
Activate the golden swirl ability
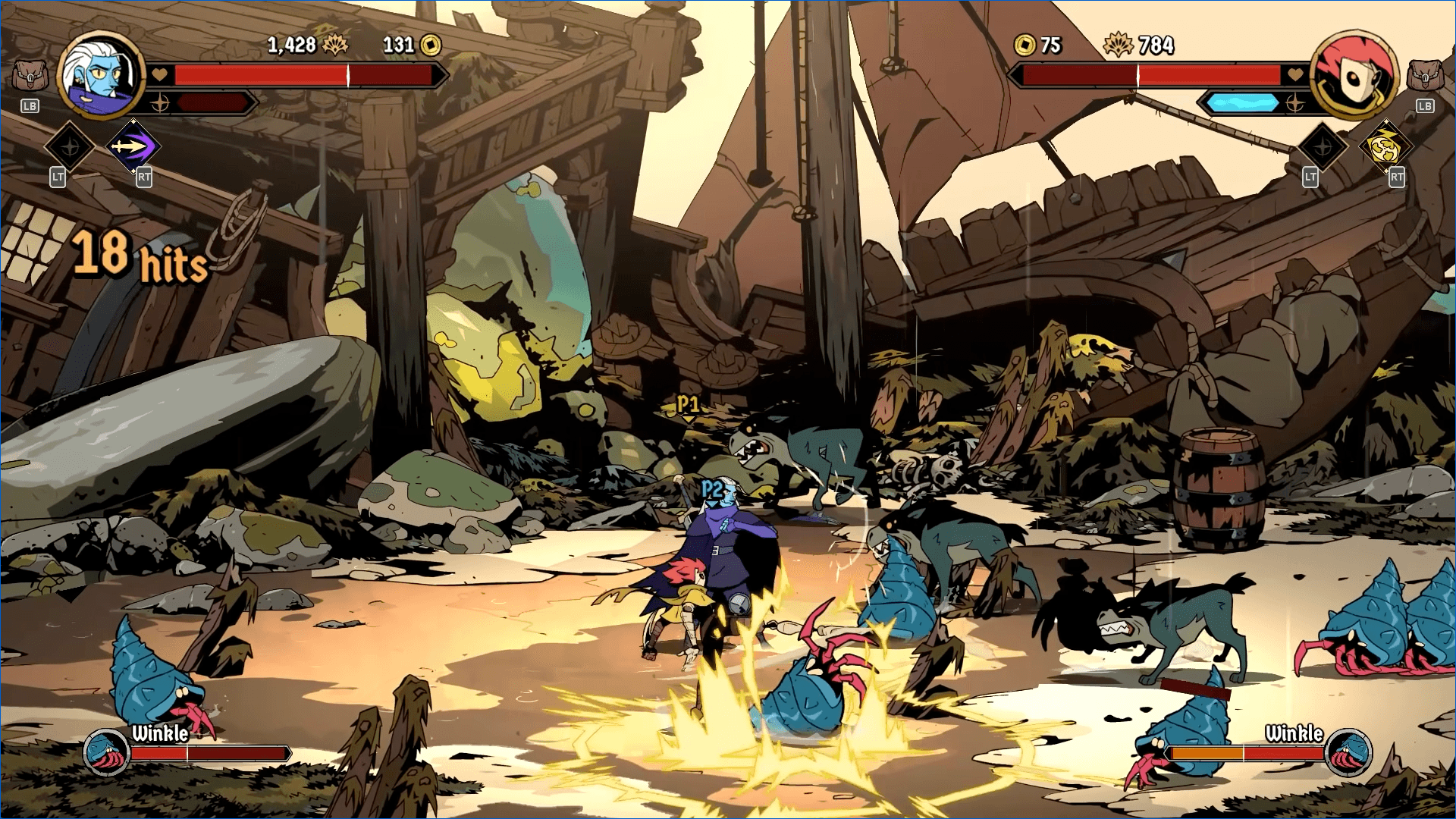point(1386,146)
